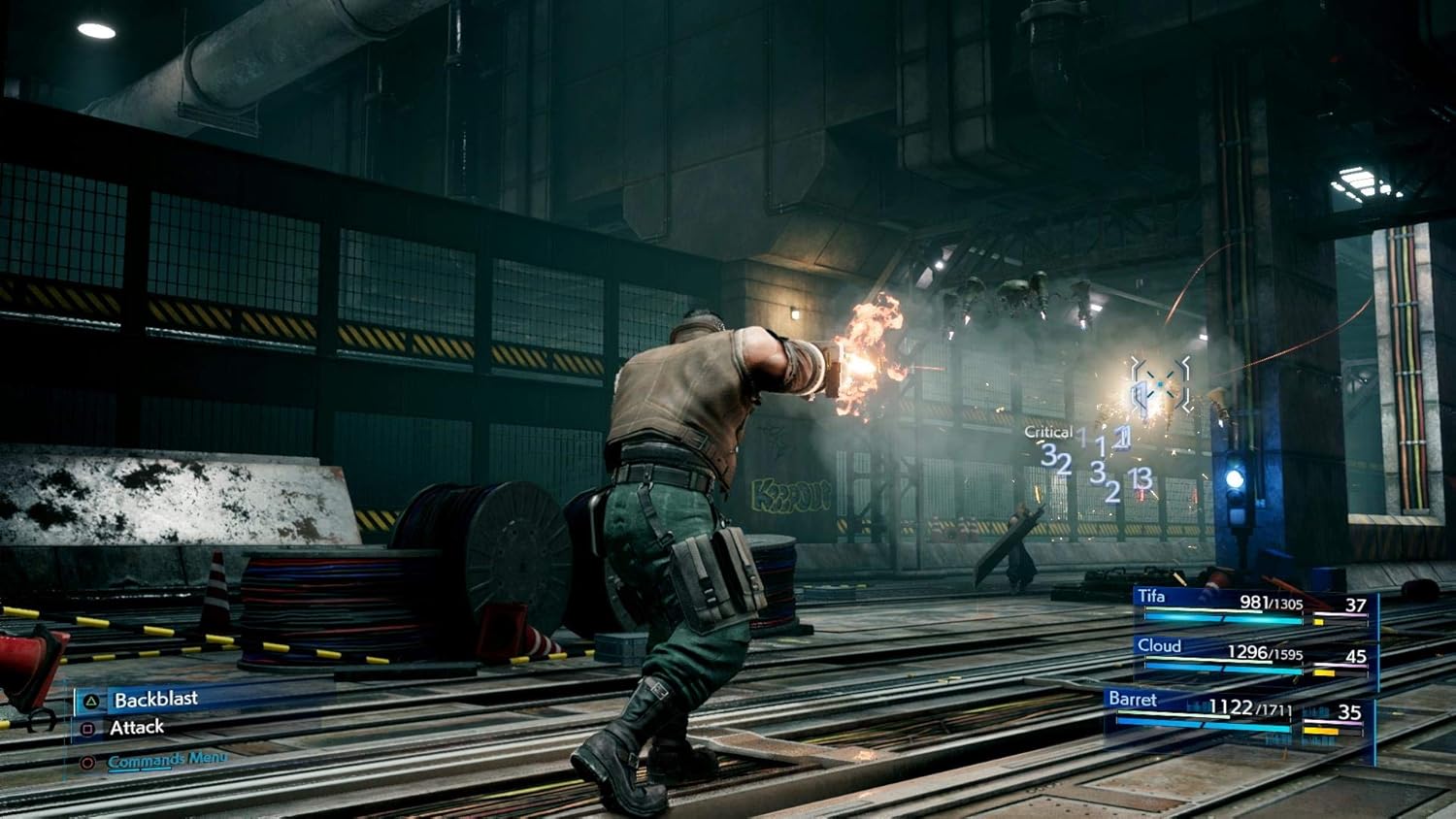Select Cloud in the party list
This screenshot has width=1456, height=819.
(x=1159, y=646)
